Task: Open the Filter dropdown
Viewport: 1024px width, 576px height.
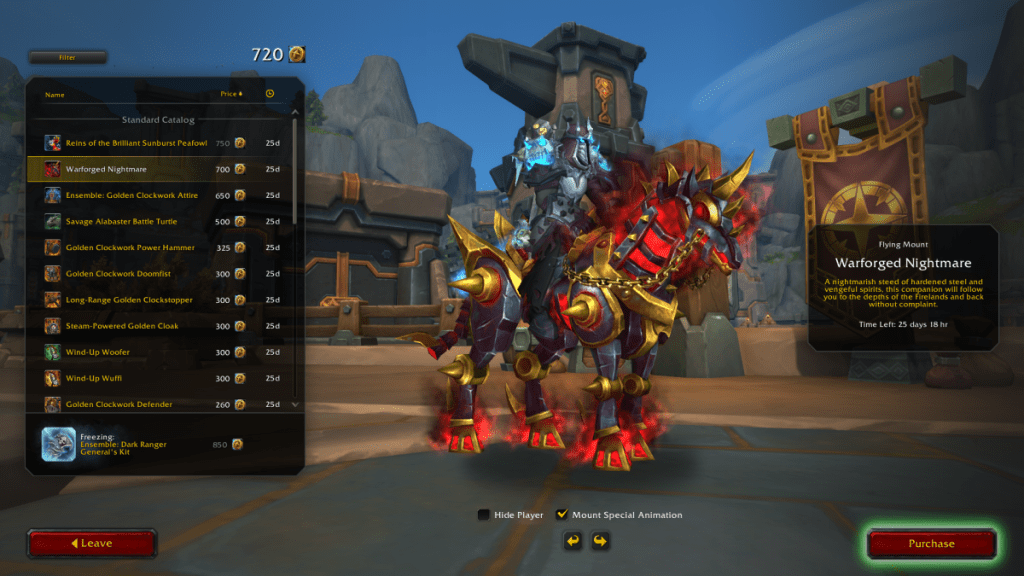Action: tap(67, 57)
